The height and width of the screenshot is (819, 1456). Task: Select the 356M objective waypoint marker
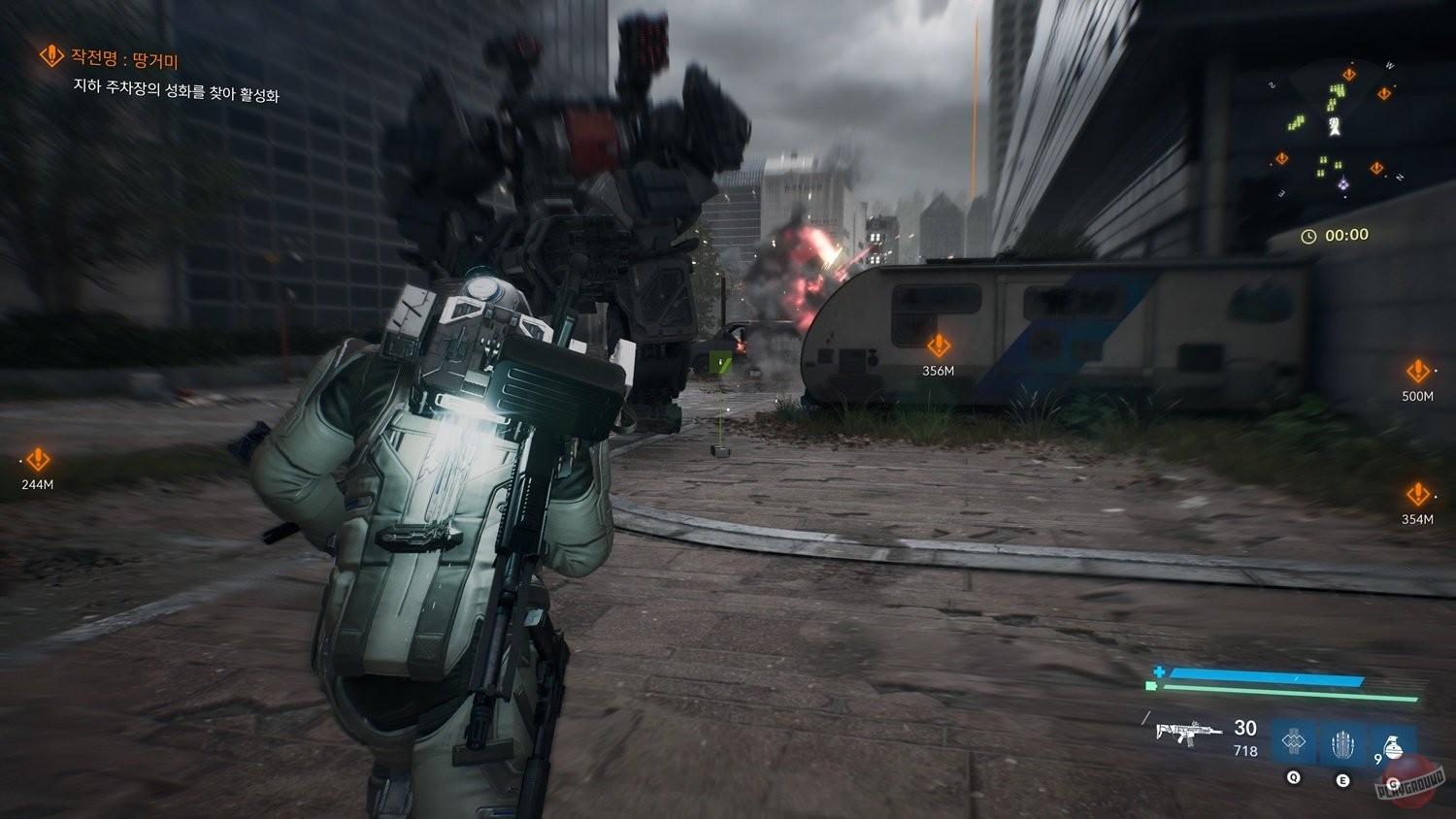(x=939, y=345)
